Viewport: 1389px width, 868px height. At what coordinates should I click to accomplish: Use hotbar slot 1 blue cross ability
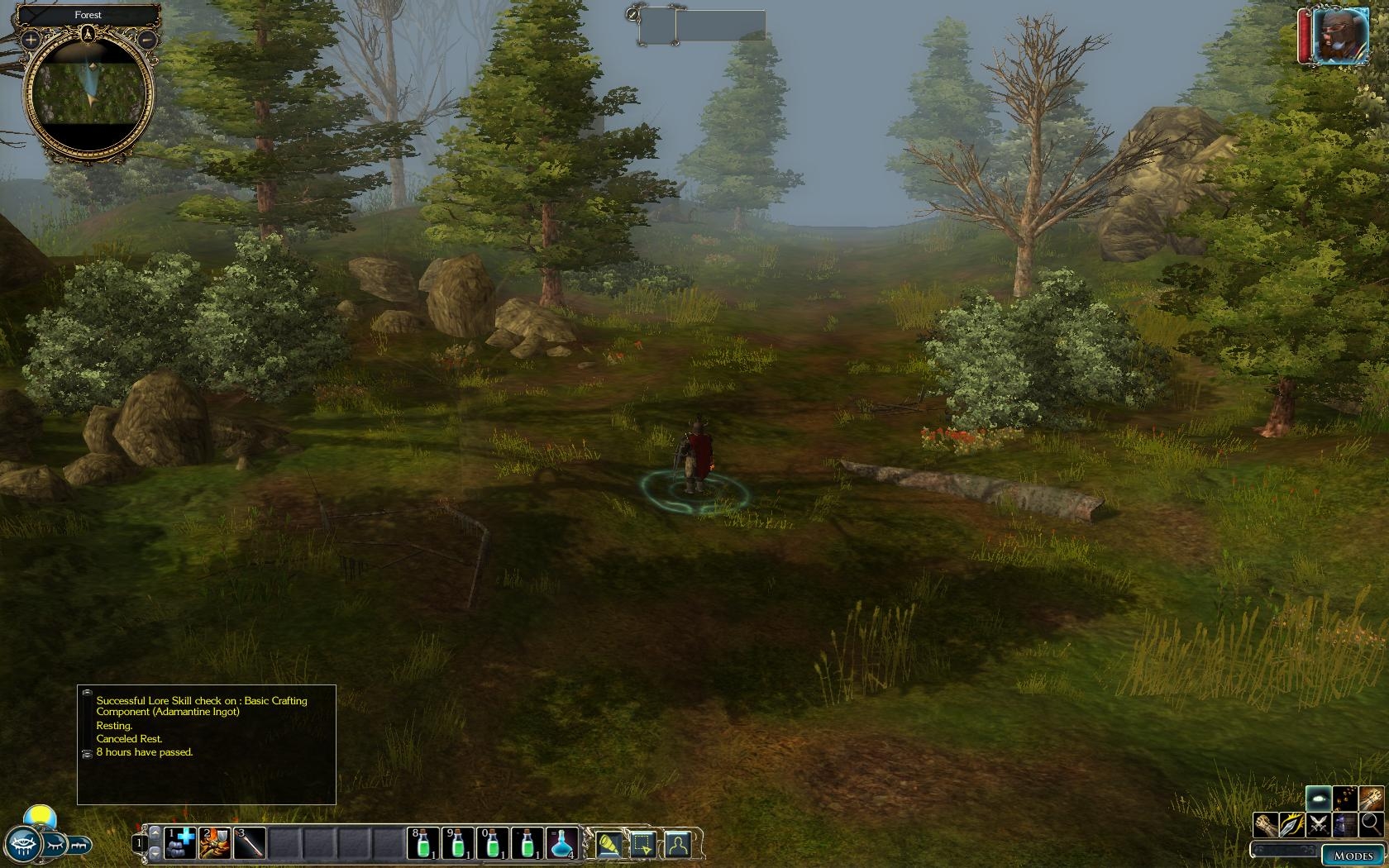click(180, 843)
